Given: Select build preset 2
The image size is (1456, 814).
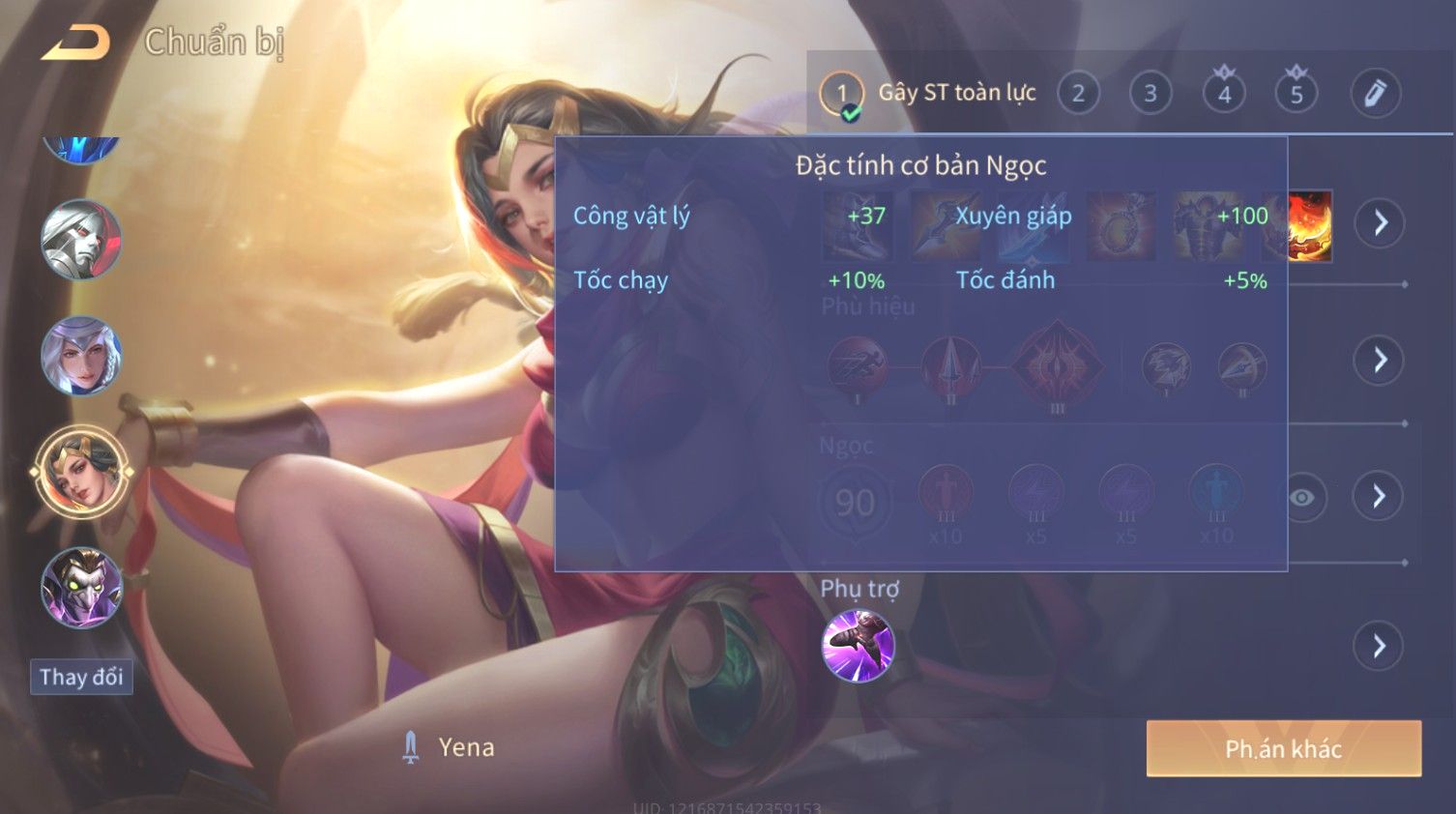Looking at the screenshot, I should [x=1078, y=94].
